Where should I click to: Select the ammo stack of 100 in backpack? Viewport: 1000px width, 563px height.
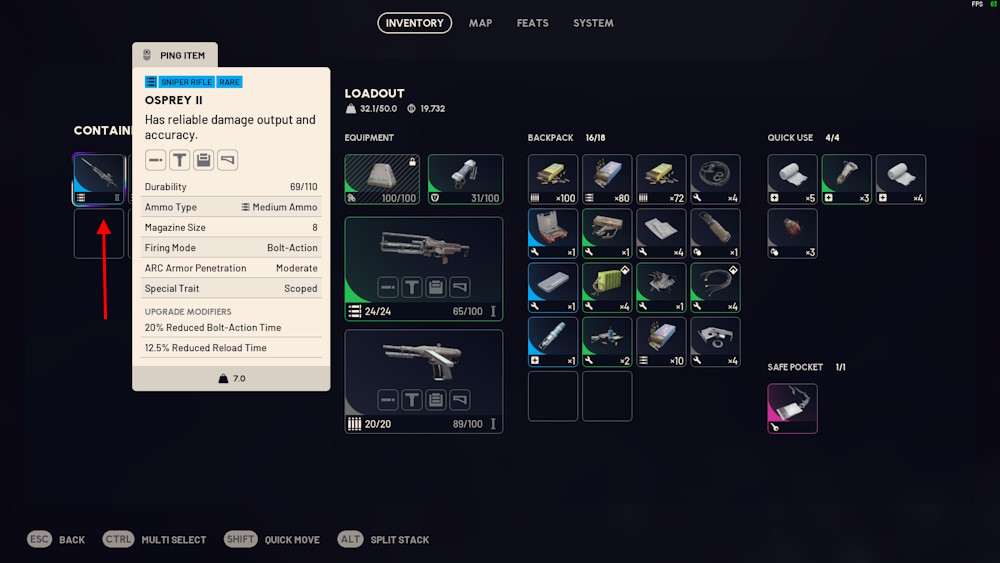tap(553, 179)
